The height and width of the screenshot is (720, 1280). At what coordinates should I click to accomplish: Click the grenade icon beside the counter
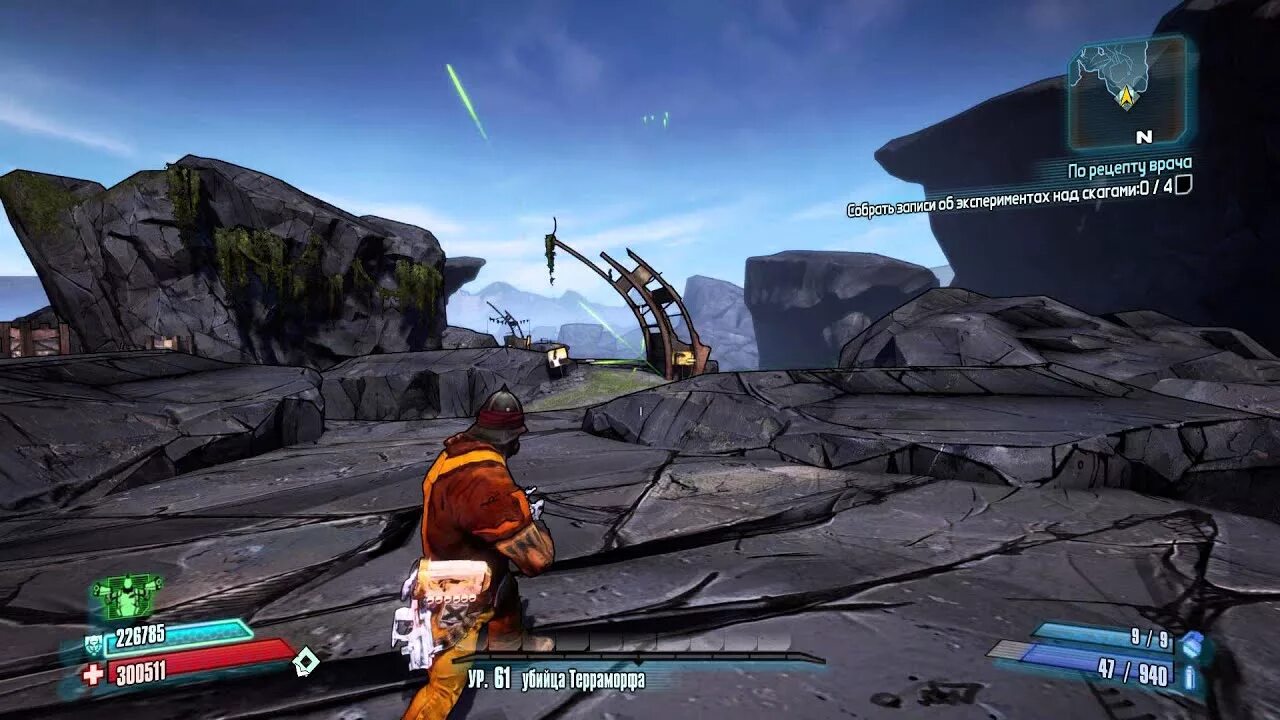(x=1191, y=644)
